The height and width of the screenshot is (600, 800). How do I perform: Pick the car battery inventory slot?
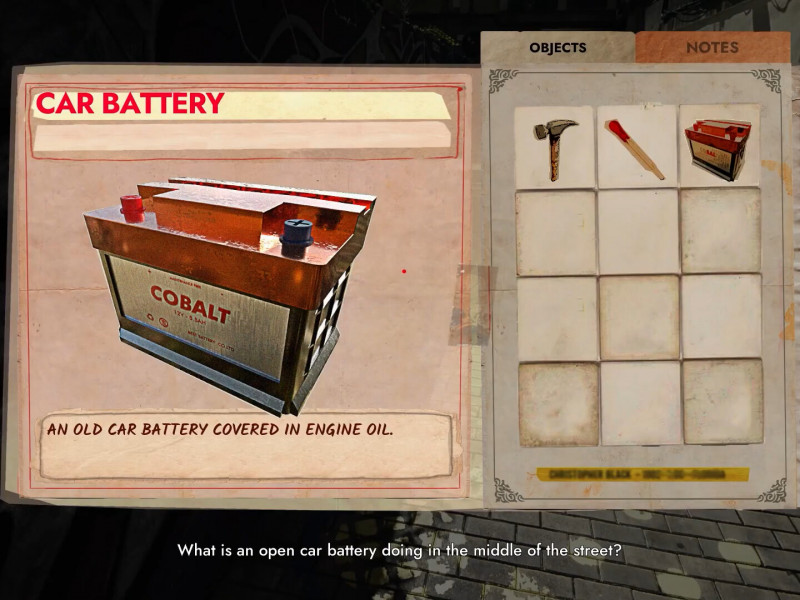[720, 148]
